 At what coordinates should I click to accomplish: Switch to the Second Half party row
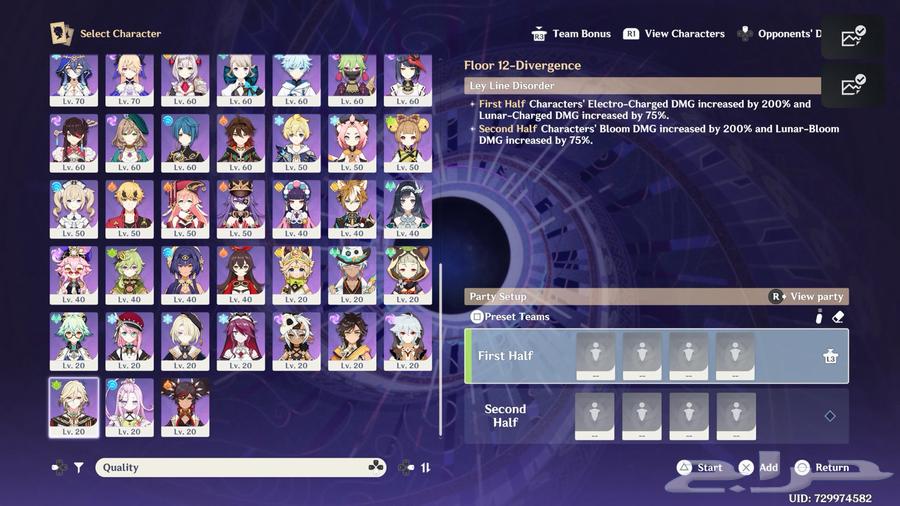[656, 416]
